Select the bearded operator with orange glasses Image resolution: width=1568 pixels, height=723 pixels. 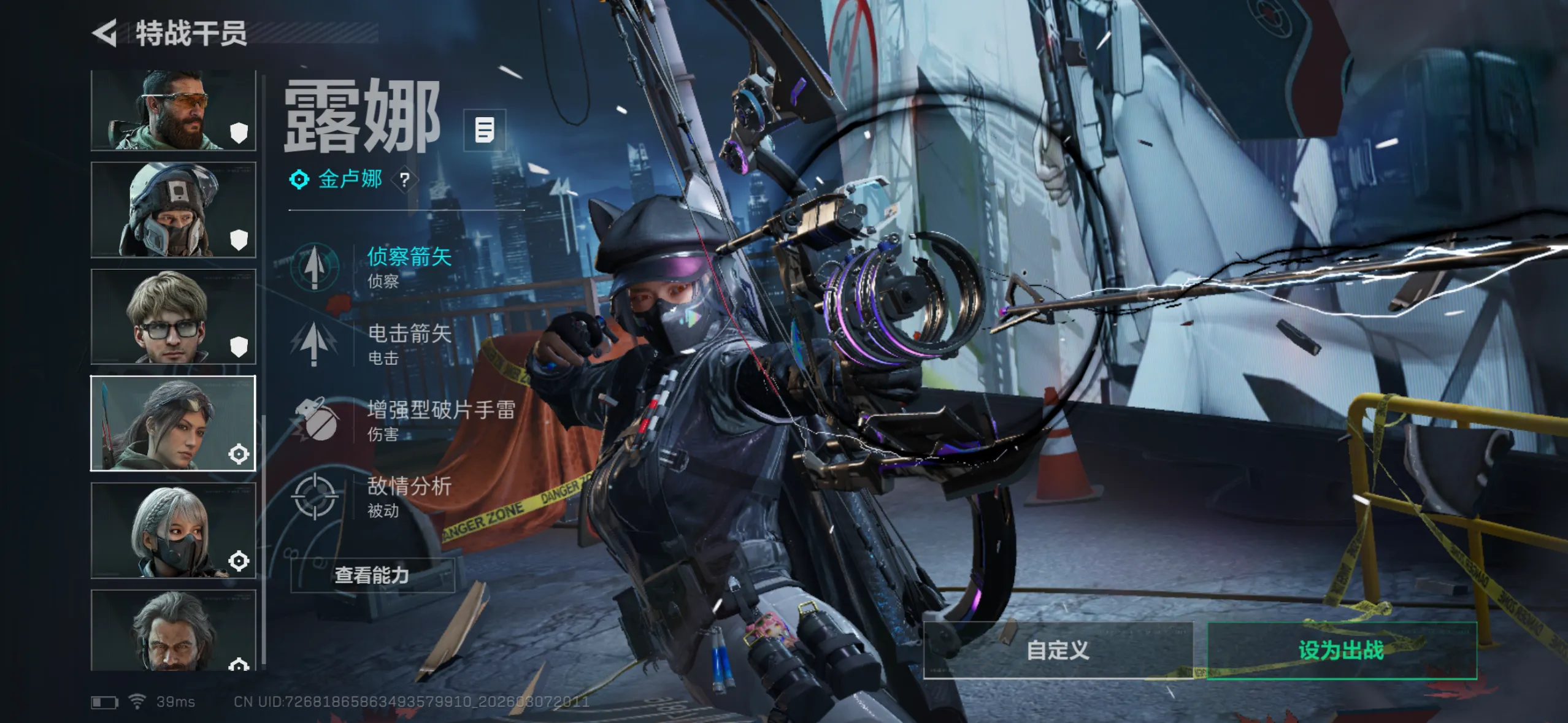(x=173, y=110)
